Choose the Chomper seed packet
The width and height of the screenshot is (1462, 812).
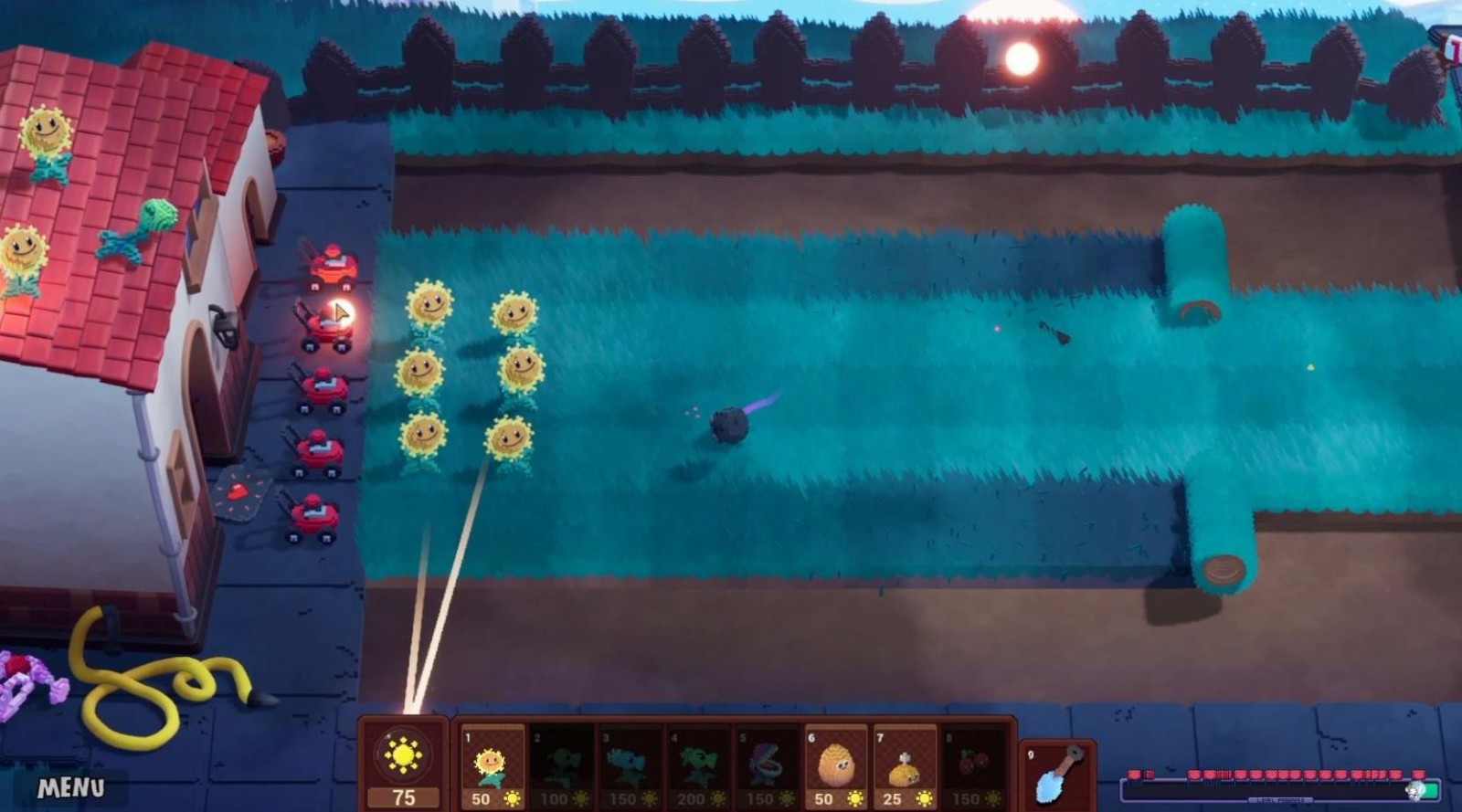(x=767, y=767)
